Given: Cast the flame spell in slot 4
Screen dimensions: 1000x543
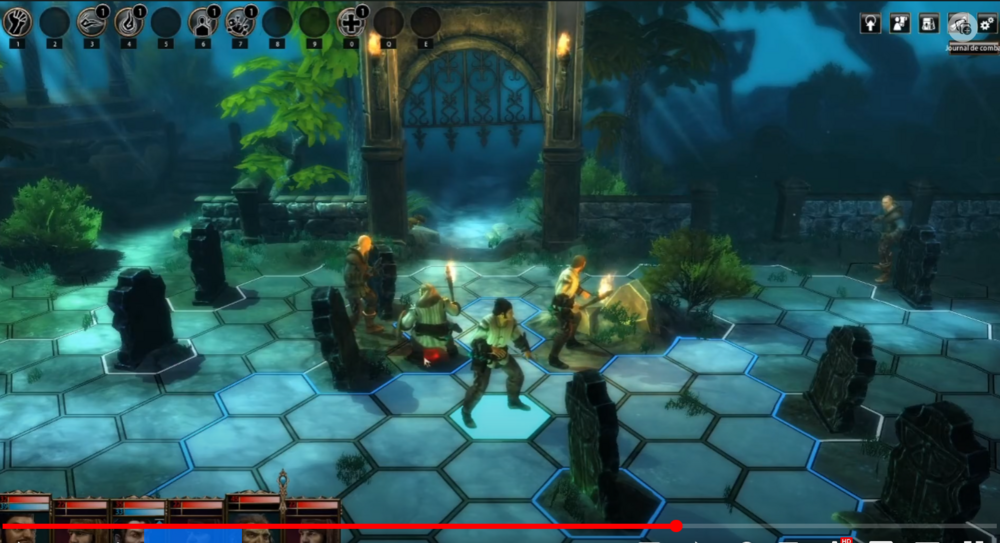Looking at the screenshot, I should (129, 22).
